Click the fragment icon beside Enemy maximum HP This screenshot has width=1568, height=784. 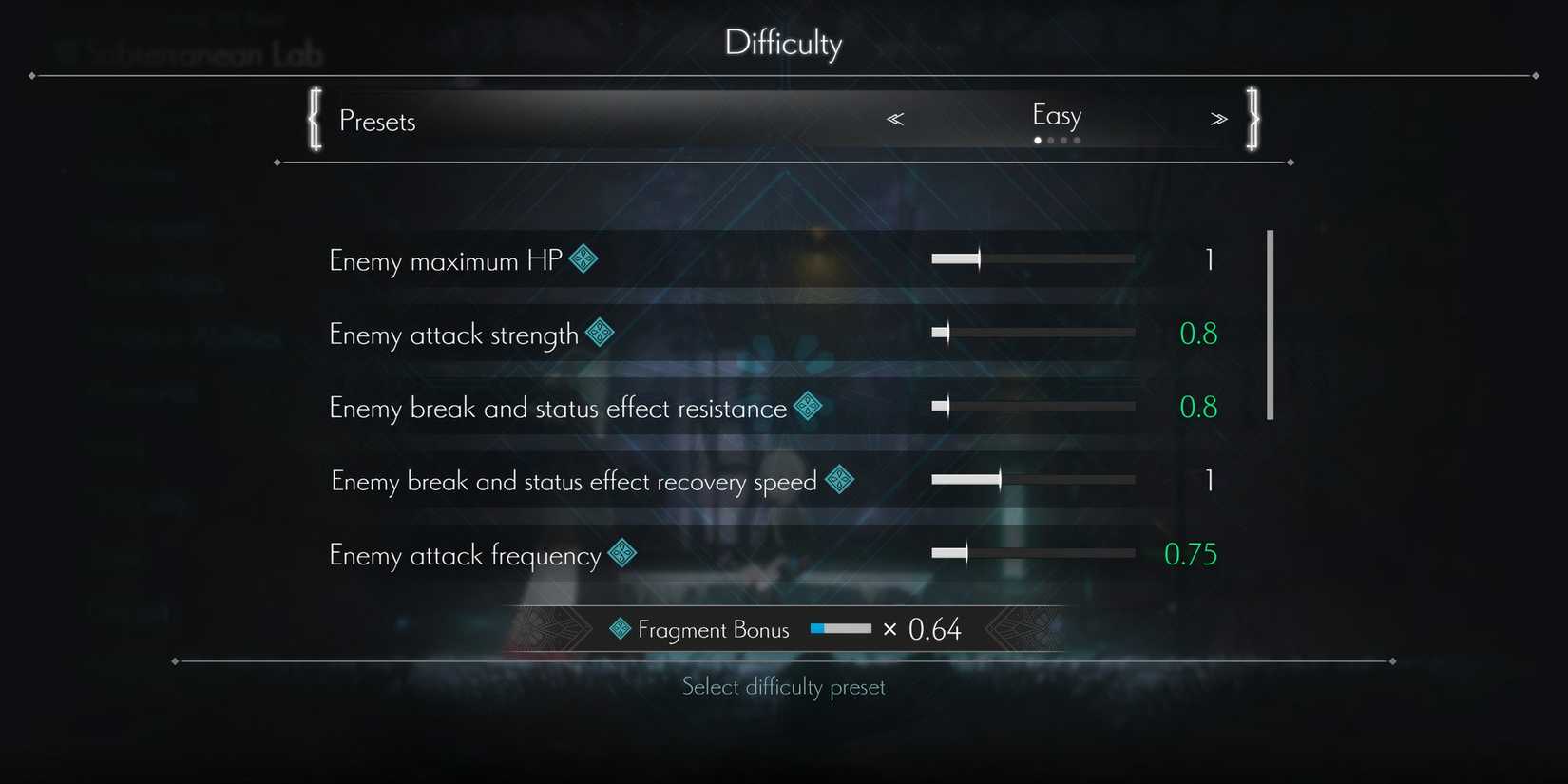click(583, 258)
